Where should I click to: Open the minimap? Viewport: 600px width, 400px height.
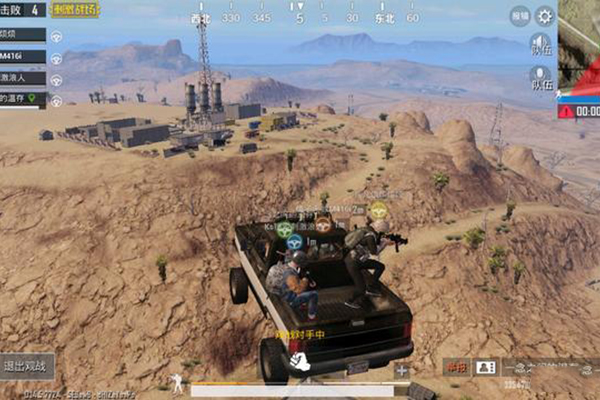click(580, 45)
